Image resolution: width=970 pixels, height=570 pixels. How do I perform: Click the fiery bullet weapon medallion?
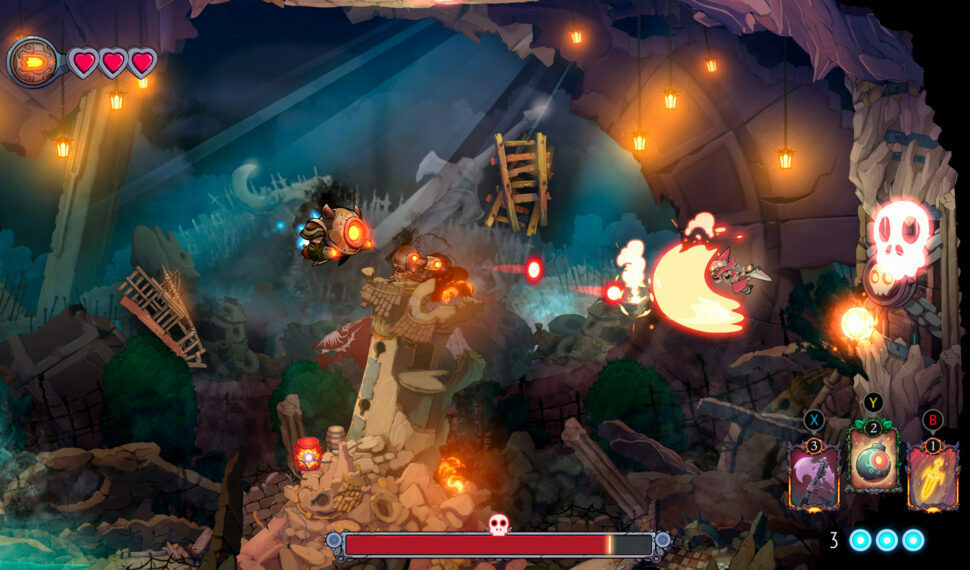pos(31,62)
